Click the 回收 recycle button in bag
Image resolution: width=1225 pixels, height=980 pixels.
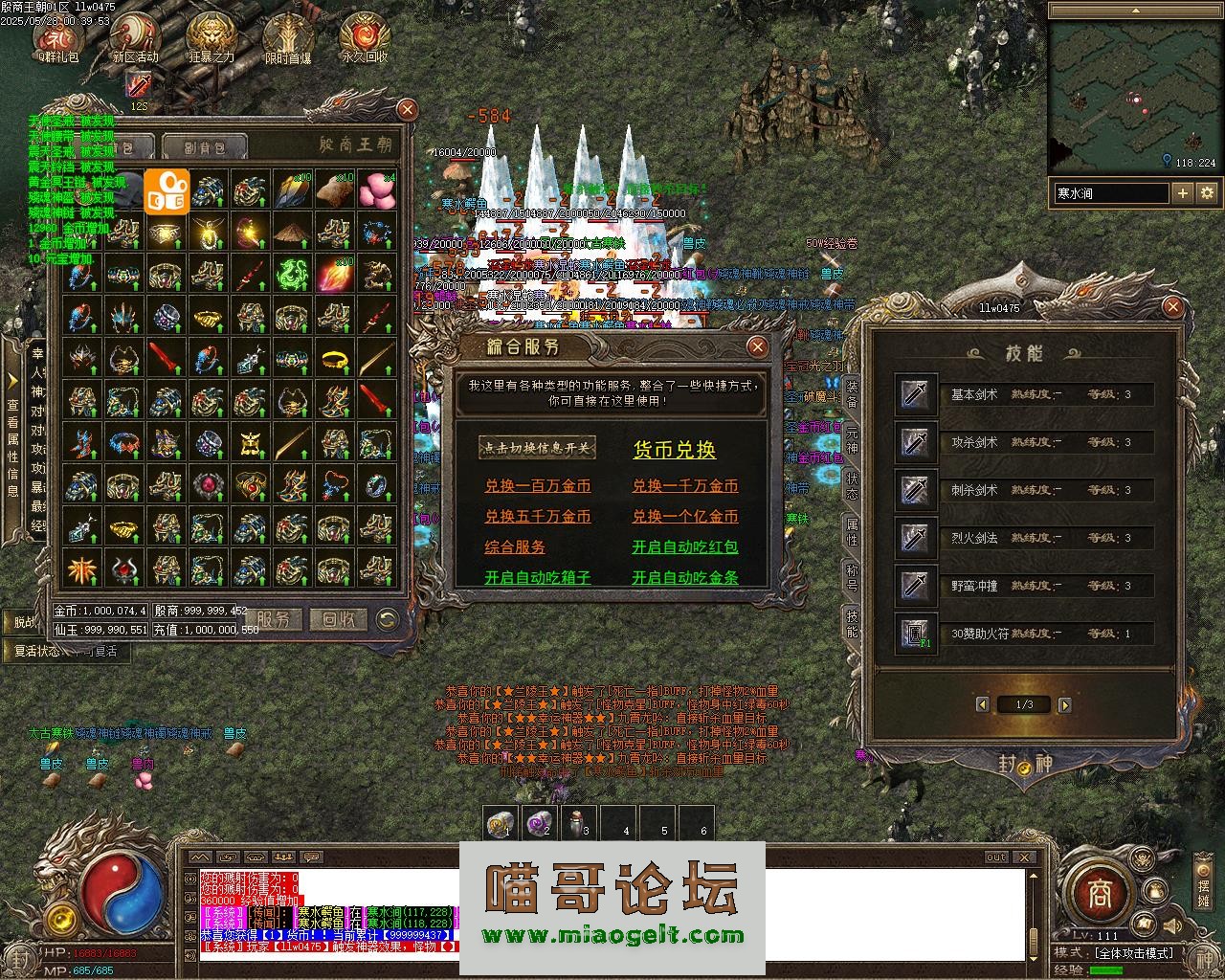tap(338, 620)
